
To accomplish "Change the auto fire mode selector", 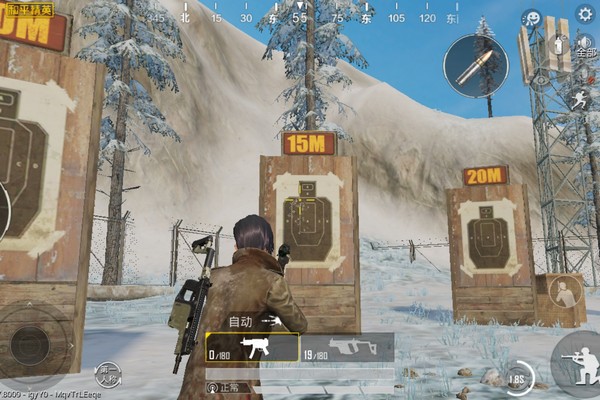I will click(254, 321).
